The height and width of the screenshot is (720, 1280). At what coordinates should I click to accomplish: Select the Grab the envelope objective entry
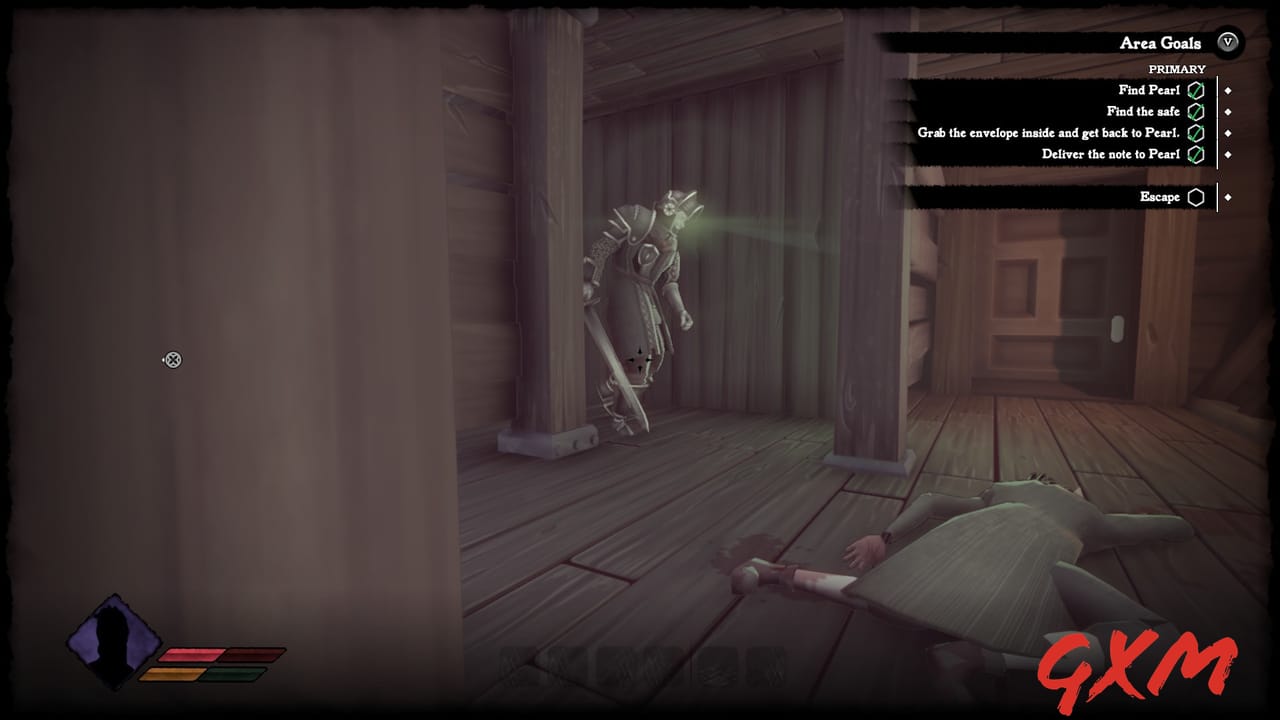[x=1050, y=133]
